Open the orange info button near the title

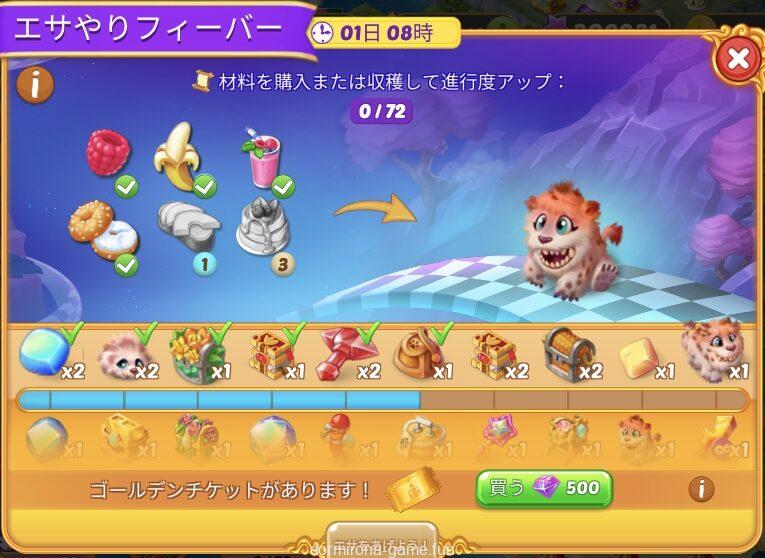[34, 85]
